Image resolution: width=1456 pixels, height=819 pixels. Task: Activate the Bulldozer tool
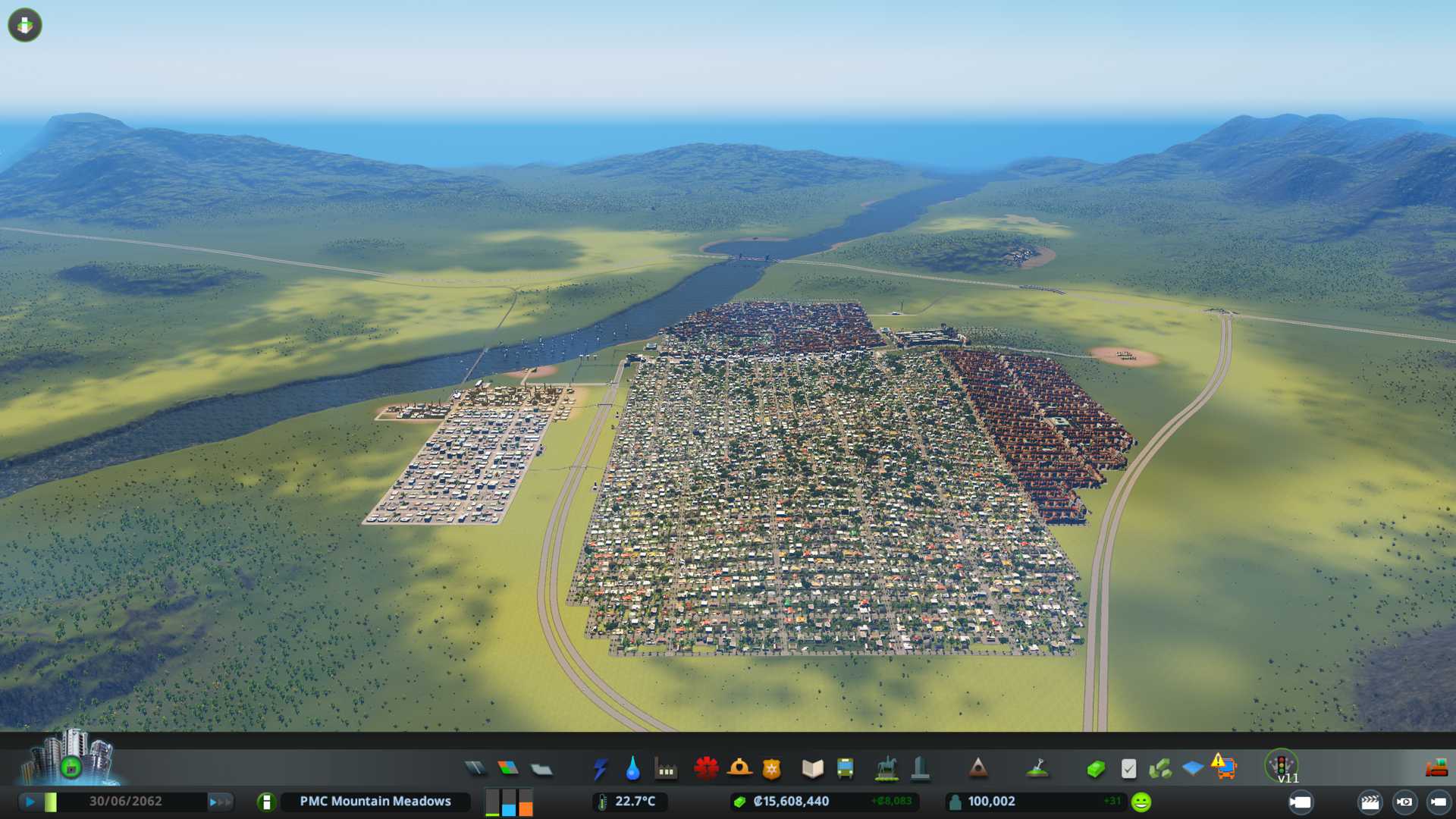tap(1436, 769)
